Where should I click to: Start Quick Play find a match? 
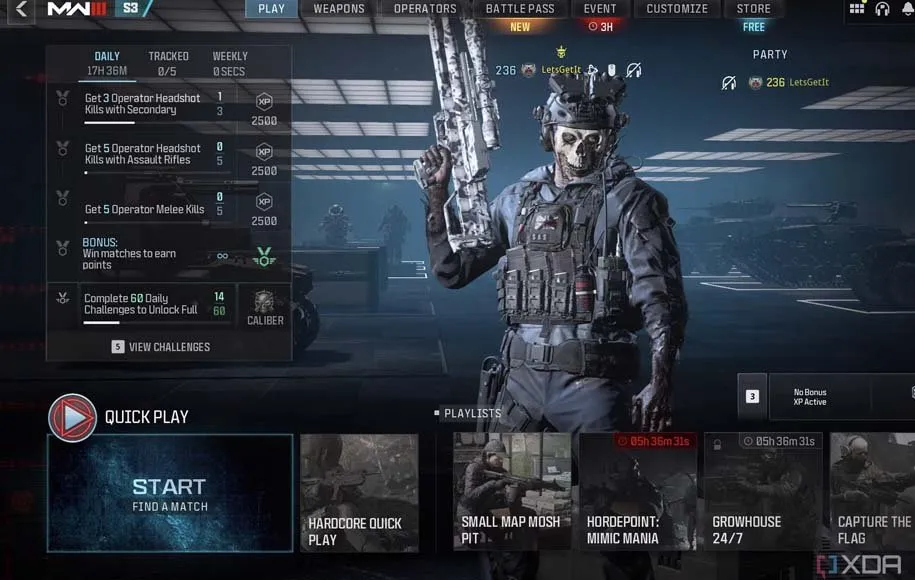pos(170,493)
